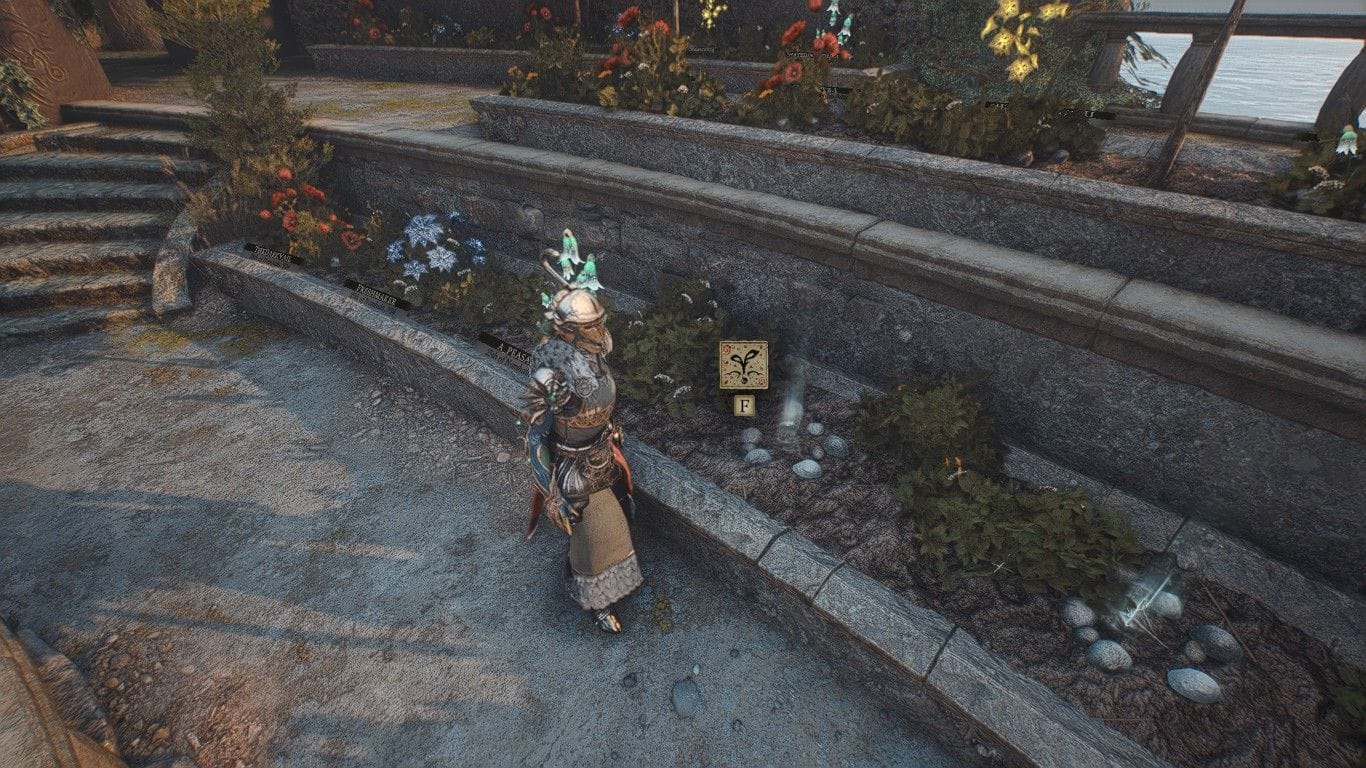The width and height of the screenshot is (1366, 768).
Task: Select the 'A Peasant' nameplate near the character
Action: click(510, 349)
